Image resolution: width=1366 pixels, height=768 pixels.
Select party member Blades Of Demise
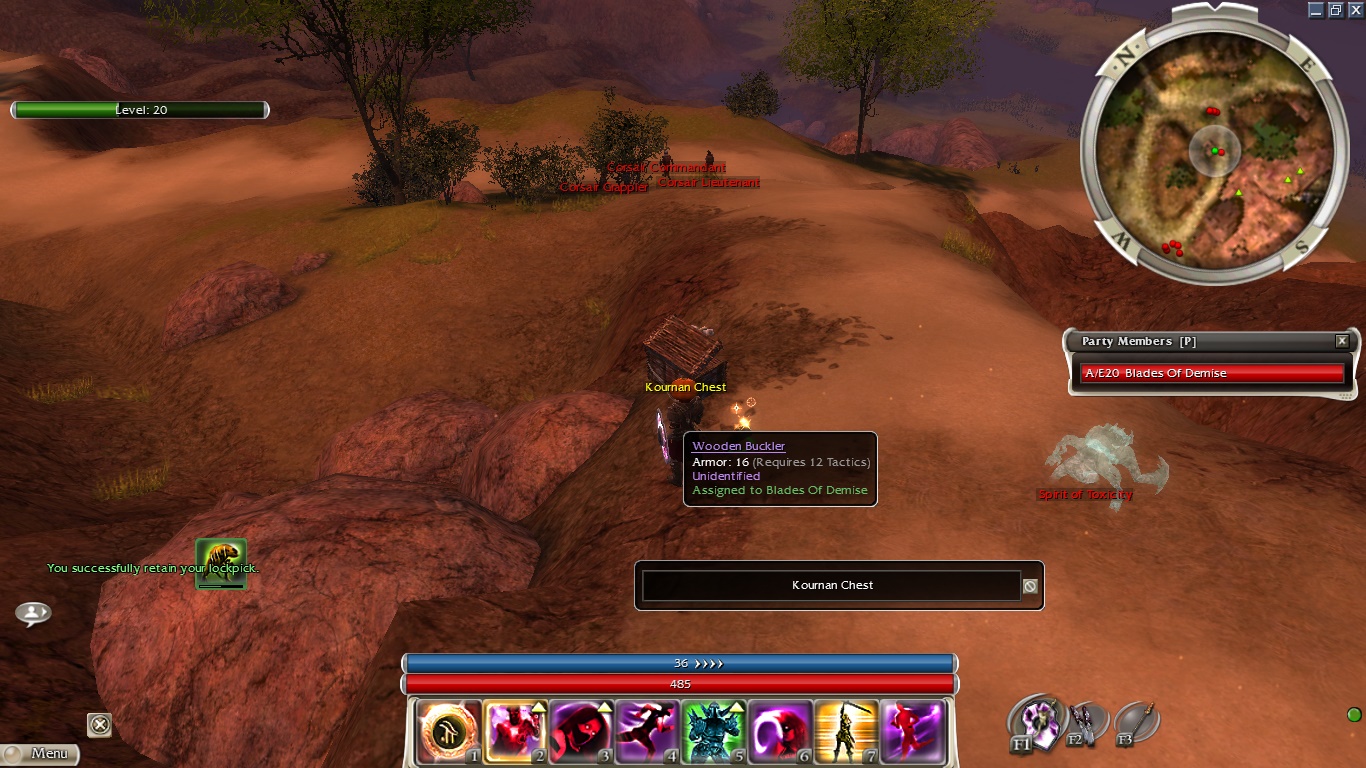[x=1211, y=373]
